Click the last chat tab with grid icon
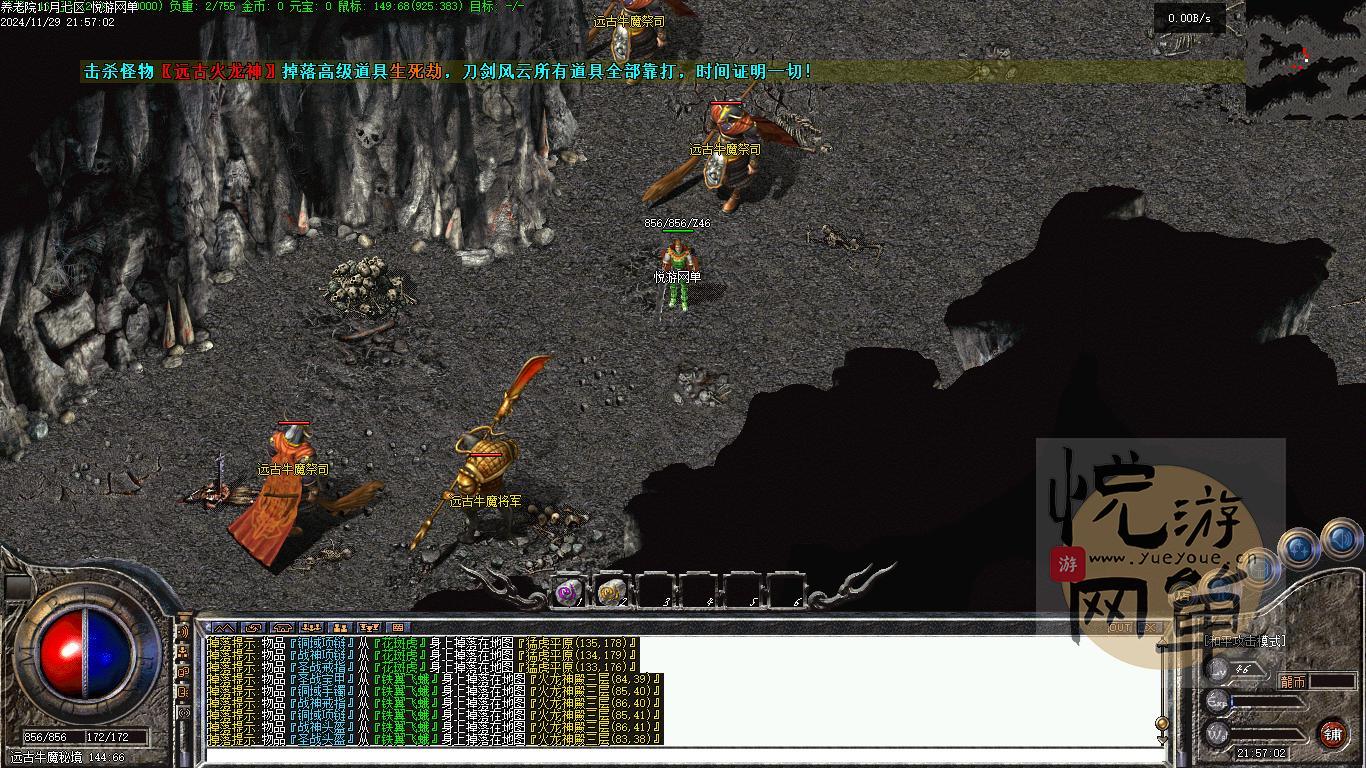1366x768 pixels. [400, 628]
